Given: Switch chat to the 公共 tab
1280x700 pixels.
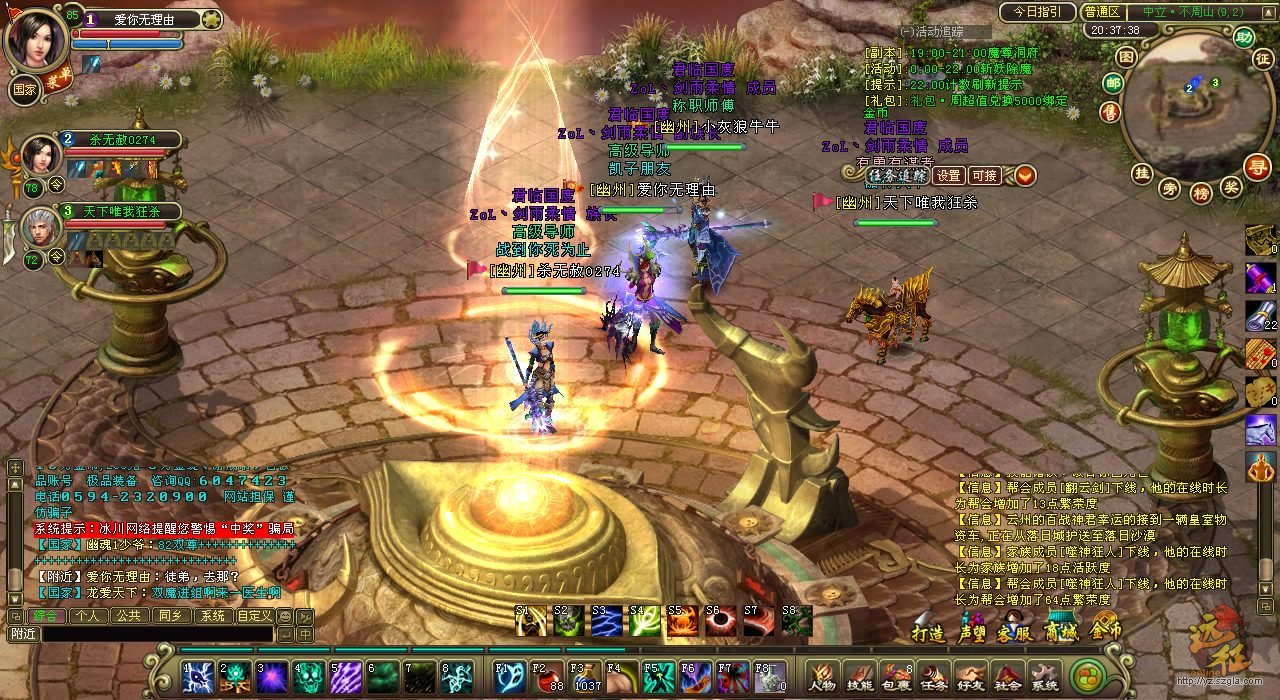Looking at the screenshot, I should click(128, 616).
